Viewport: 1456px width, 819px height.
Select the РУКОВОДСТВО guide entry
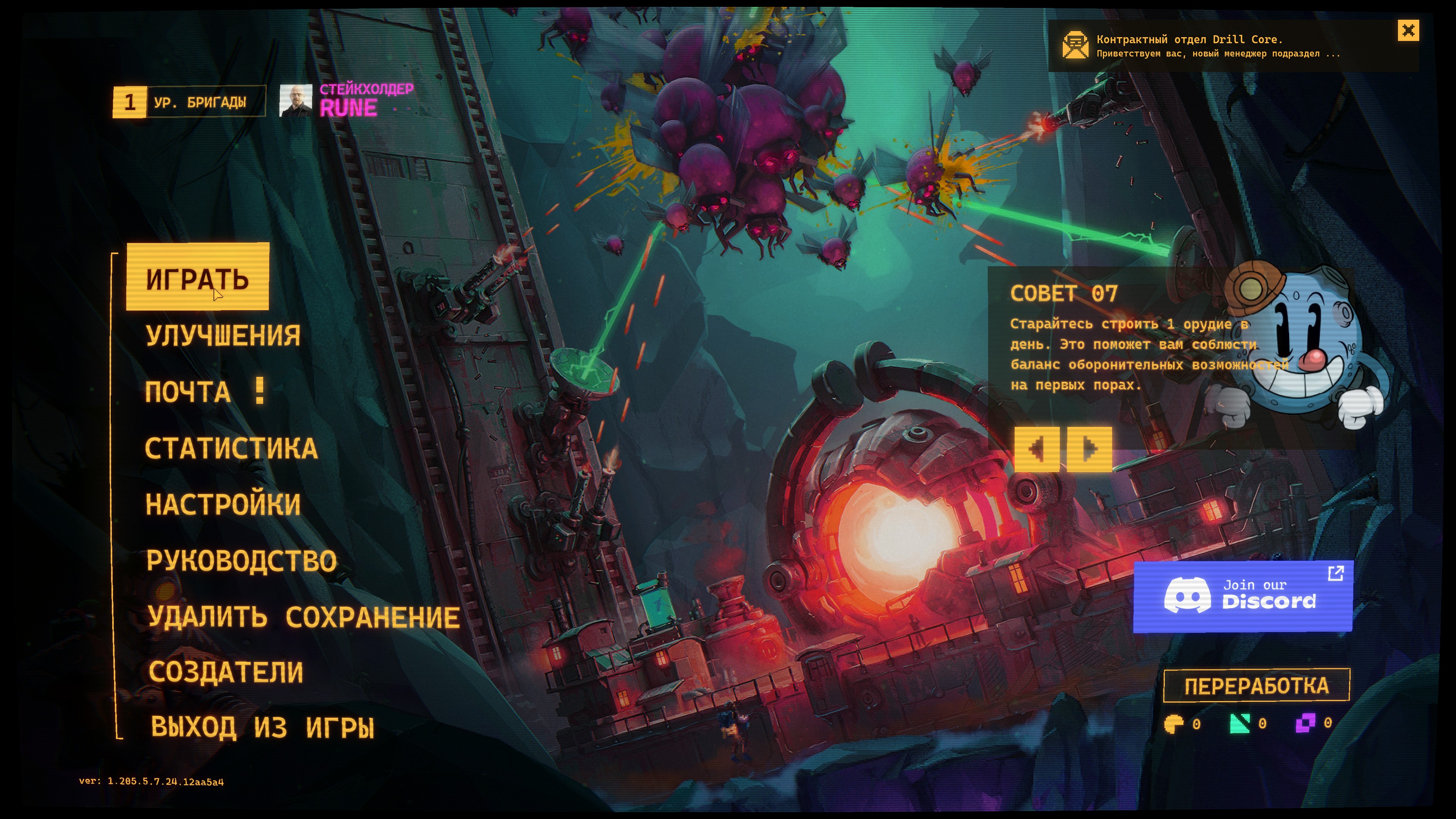click(242, 560)
